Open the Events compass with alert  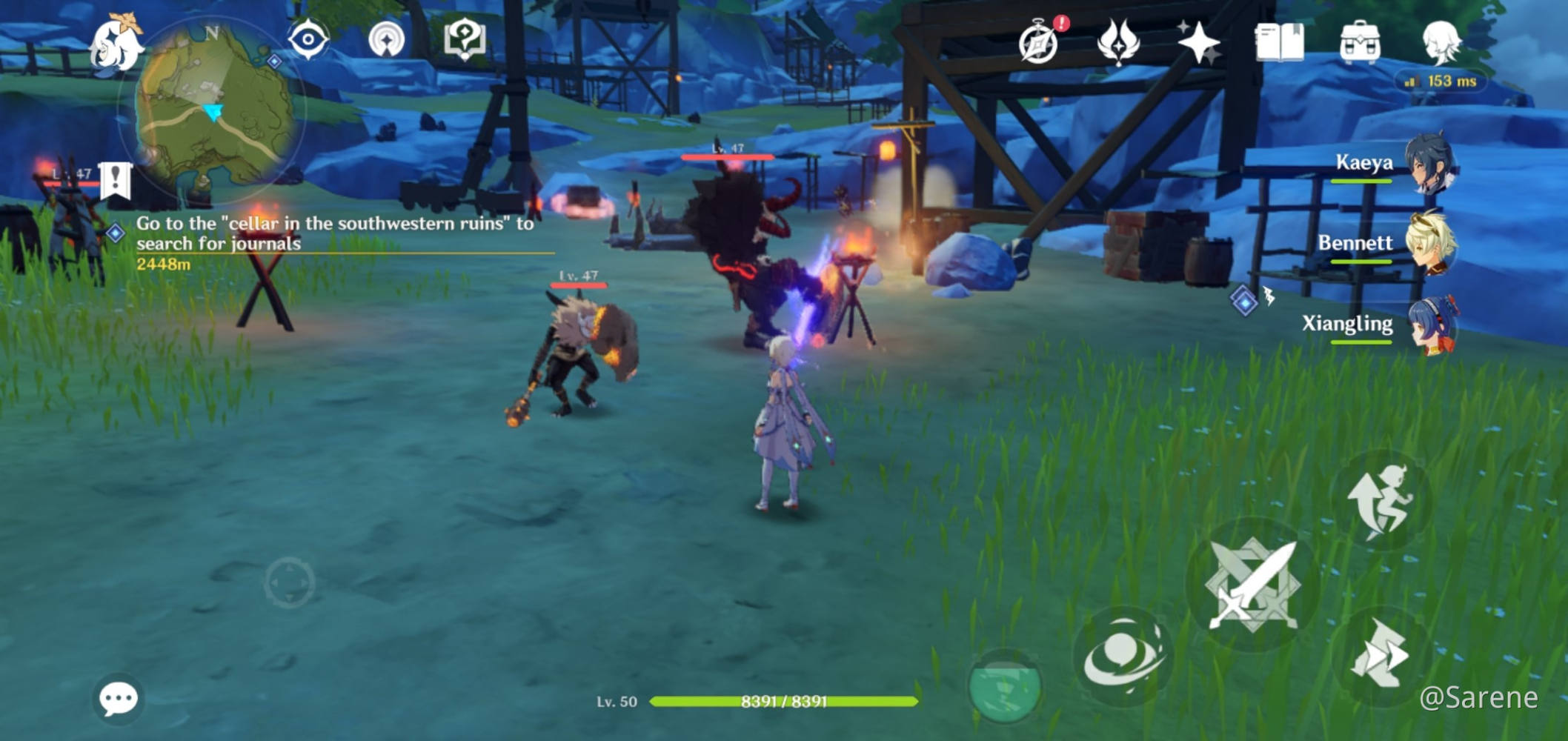1039,42
